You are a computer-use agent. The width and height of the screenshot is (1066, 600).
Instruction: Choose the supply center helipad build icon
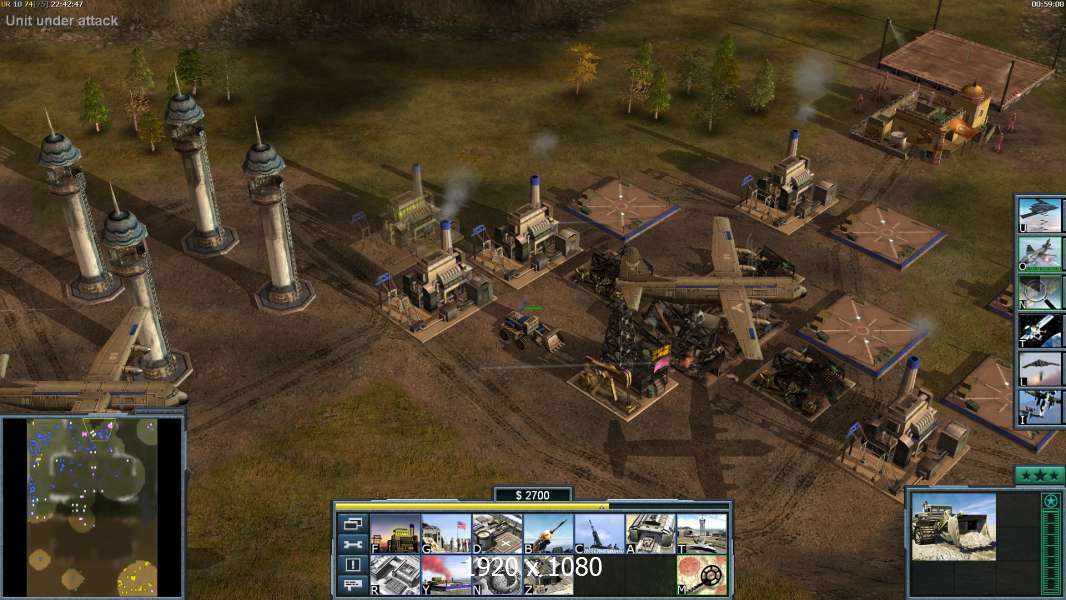coord(497,533)
